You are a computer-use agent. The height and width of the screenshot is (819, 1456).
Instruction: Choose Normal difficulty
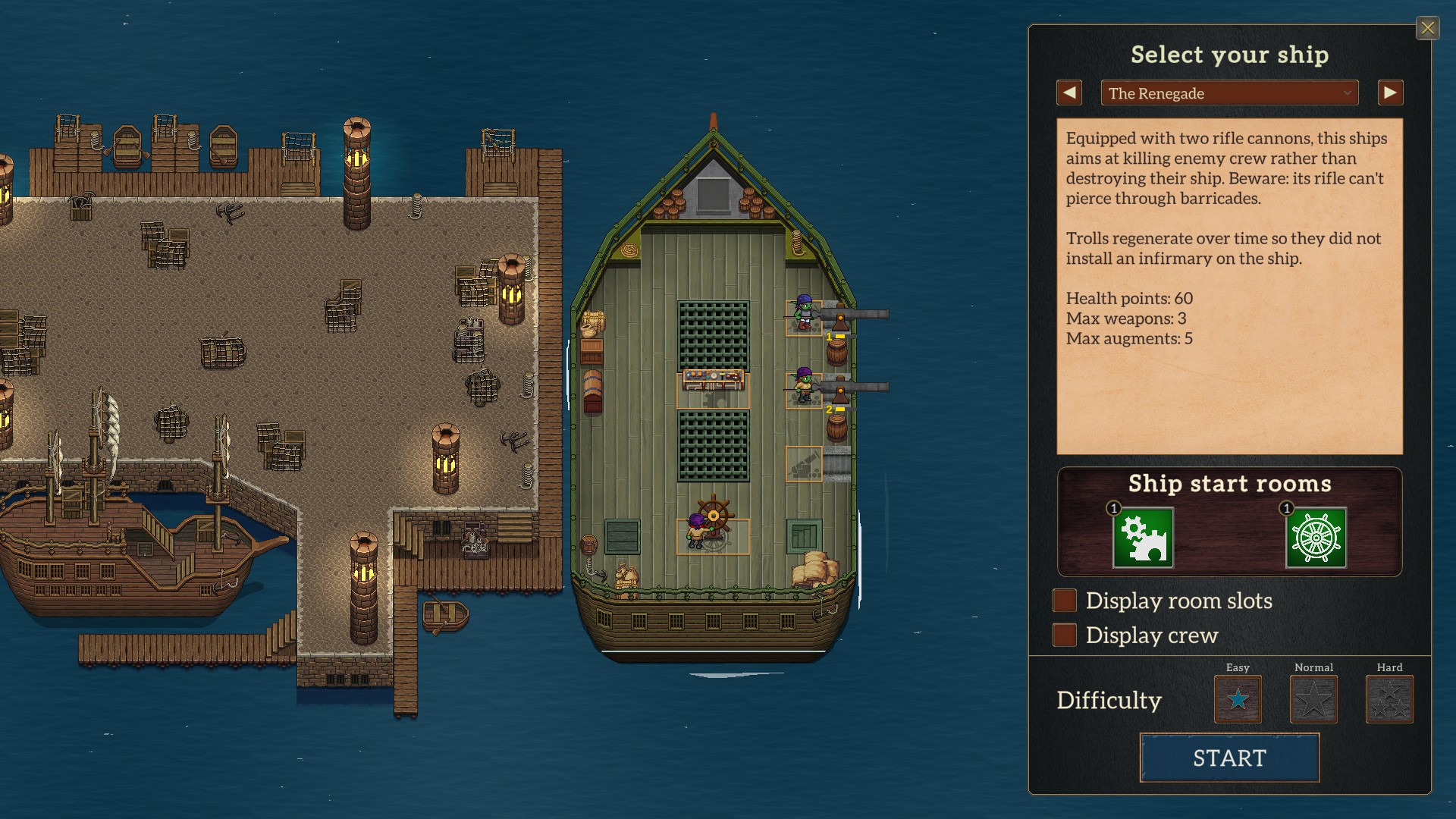coord(1313,699)
